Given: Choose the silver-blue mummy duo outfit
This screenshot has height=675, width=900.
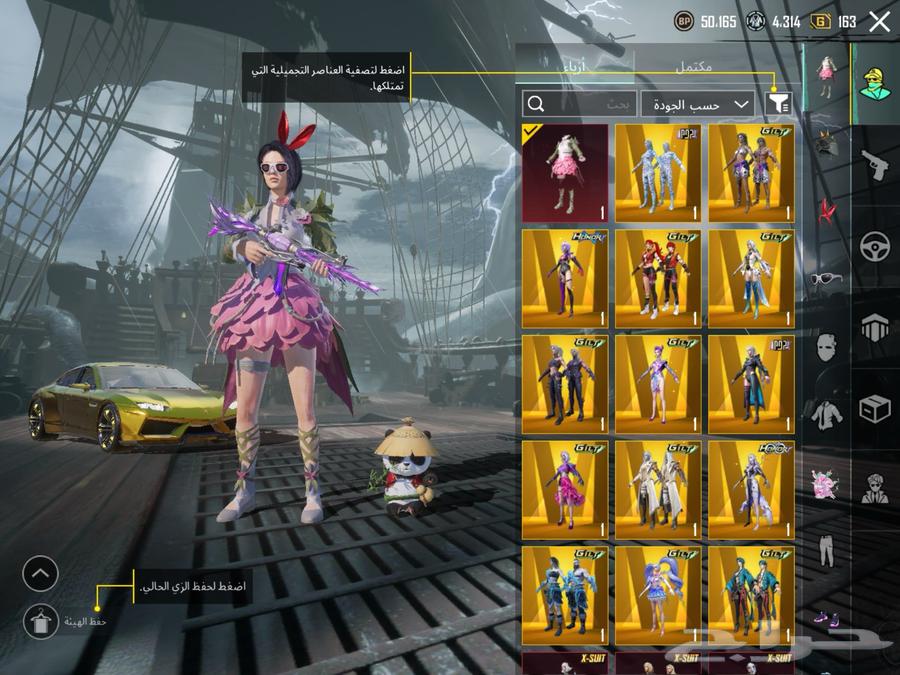Looking at the screenshot, I should click(x=658, y=173).
